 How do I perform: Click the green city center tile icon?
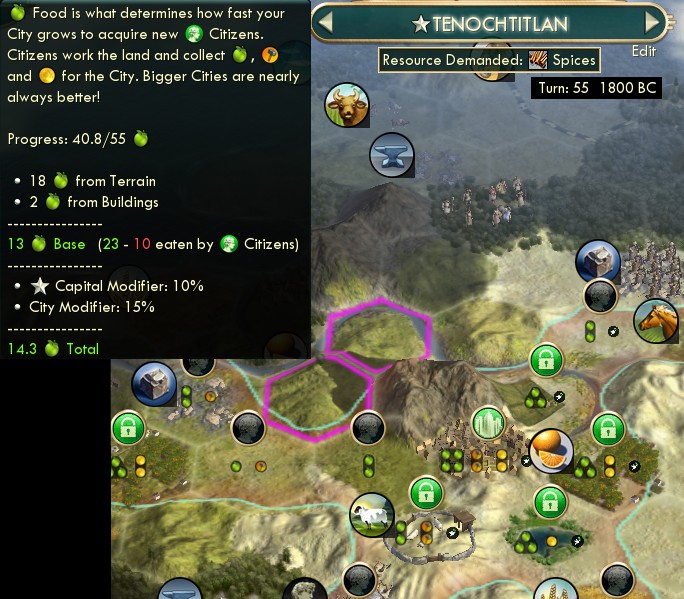487,423
